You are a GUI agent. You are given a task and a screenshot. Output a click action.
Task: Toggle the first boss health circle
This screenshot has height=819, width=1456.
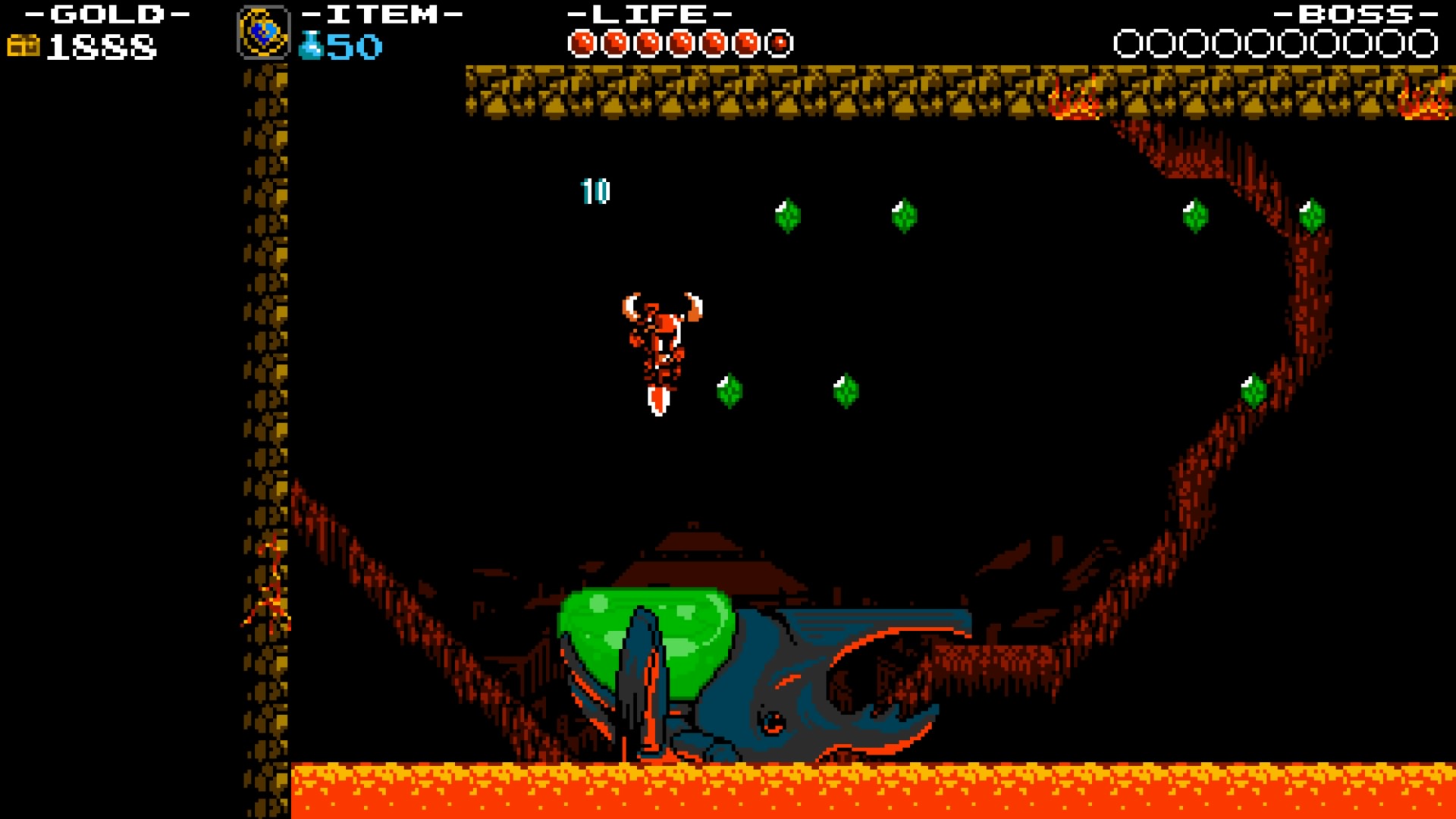(x=1125, y=43)
